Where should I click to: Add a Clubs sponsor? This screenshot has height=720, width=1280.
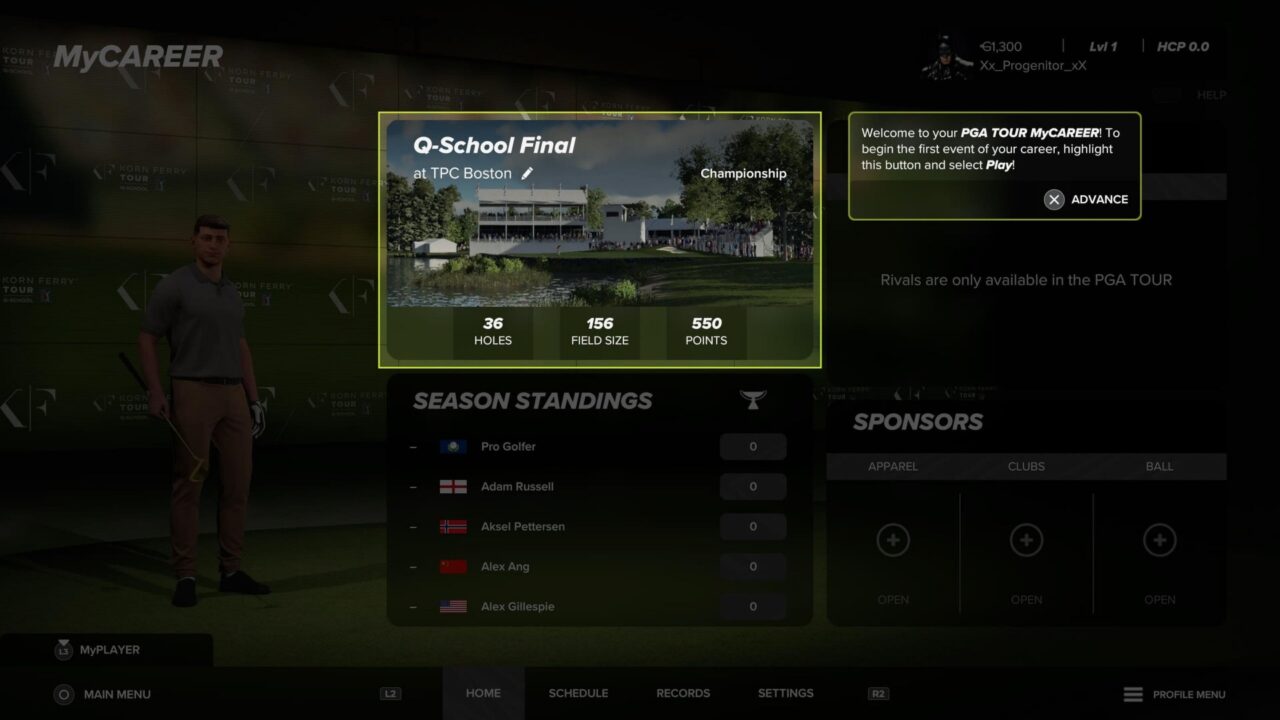point(1026,541)
